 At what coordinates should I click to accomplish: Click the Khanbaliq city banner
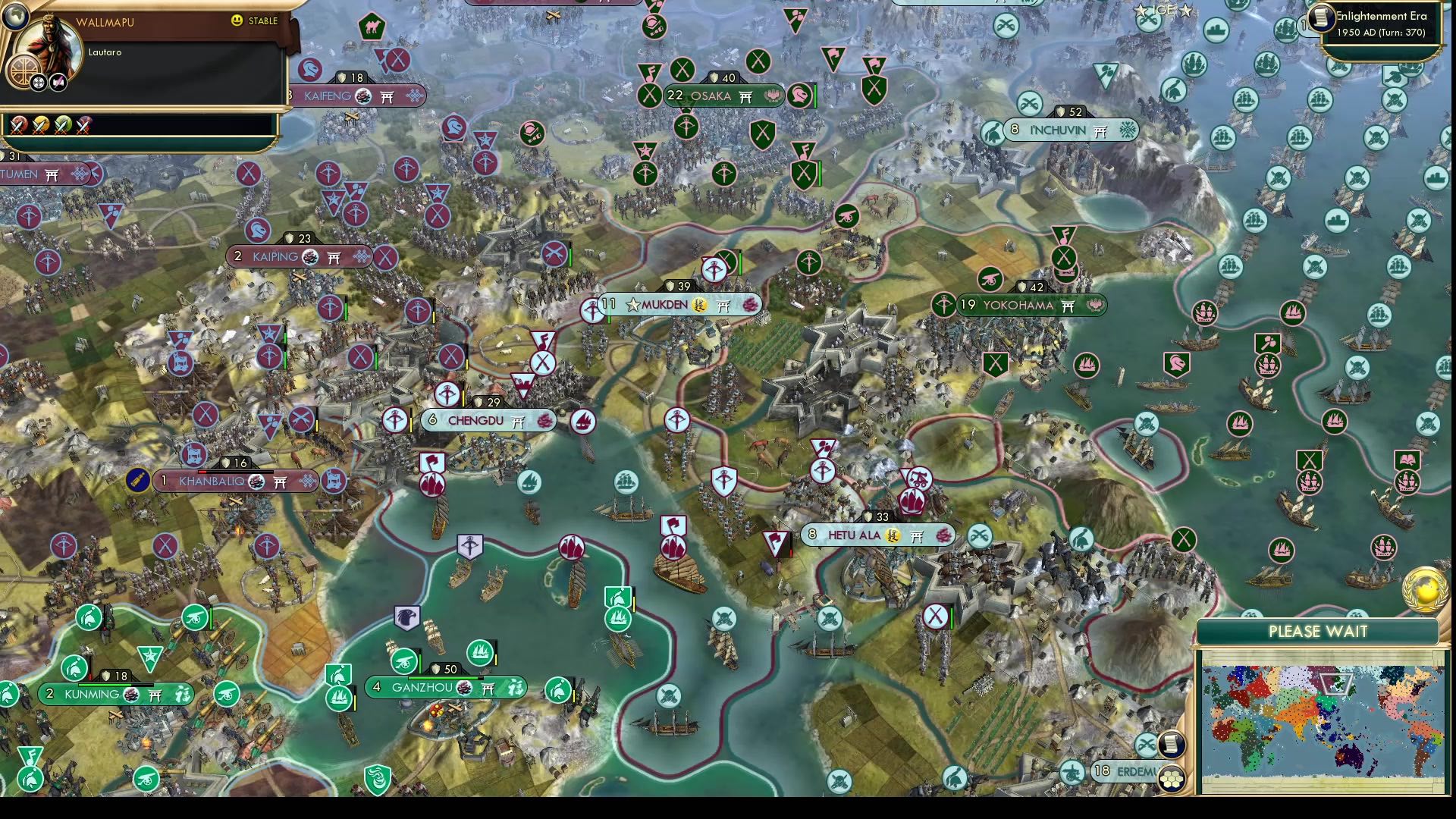[x=220, y=481]
